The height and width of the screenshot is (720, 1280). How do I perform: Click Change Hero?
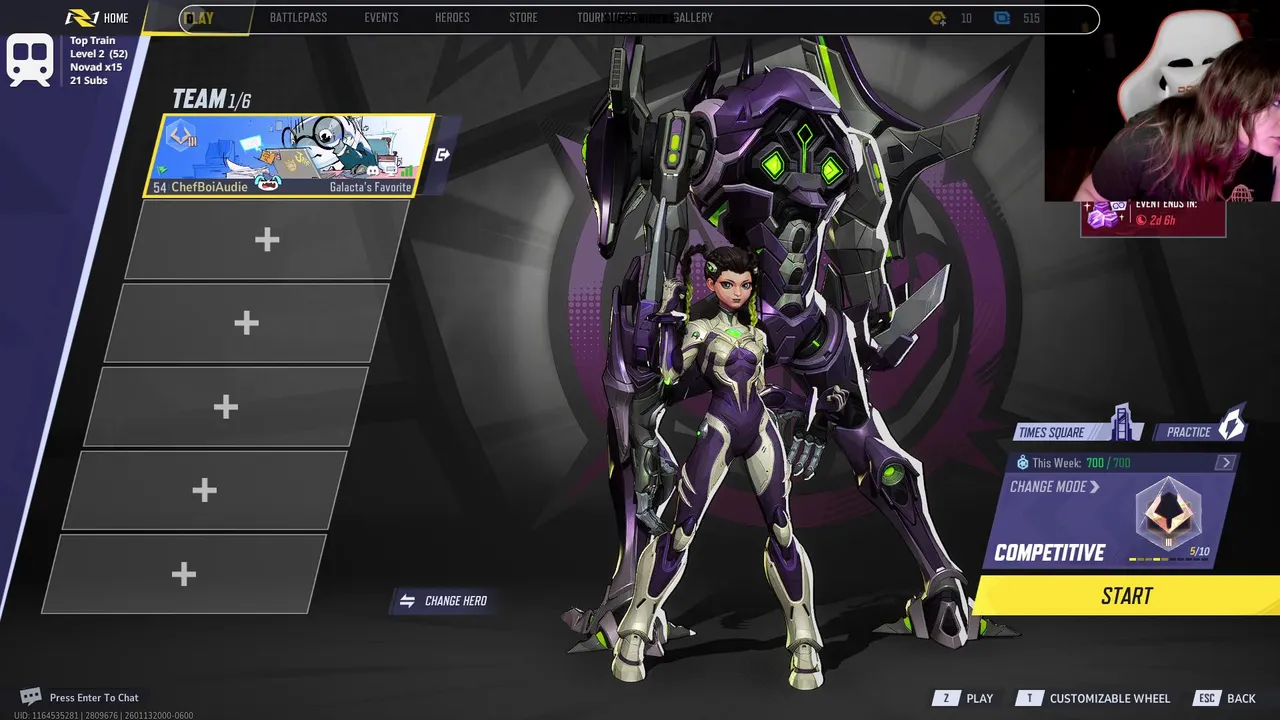click(x=444, y=601)
